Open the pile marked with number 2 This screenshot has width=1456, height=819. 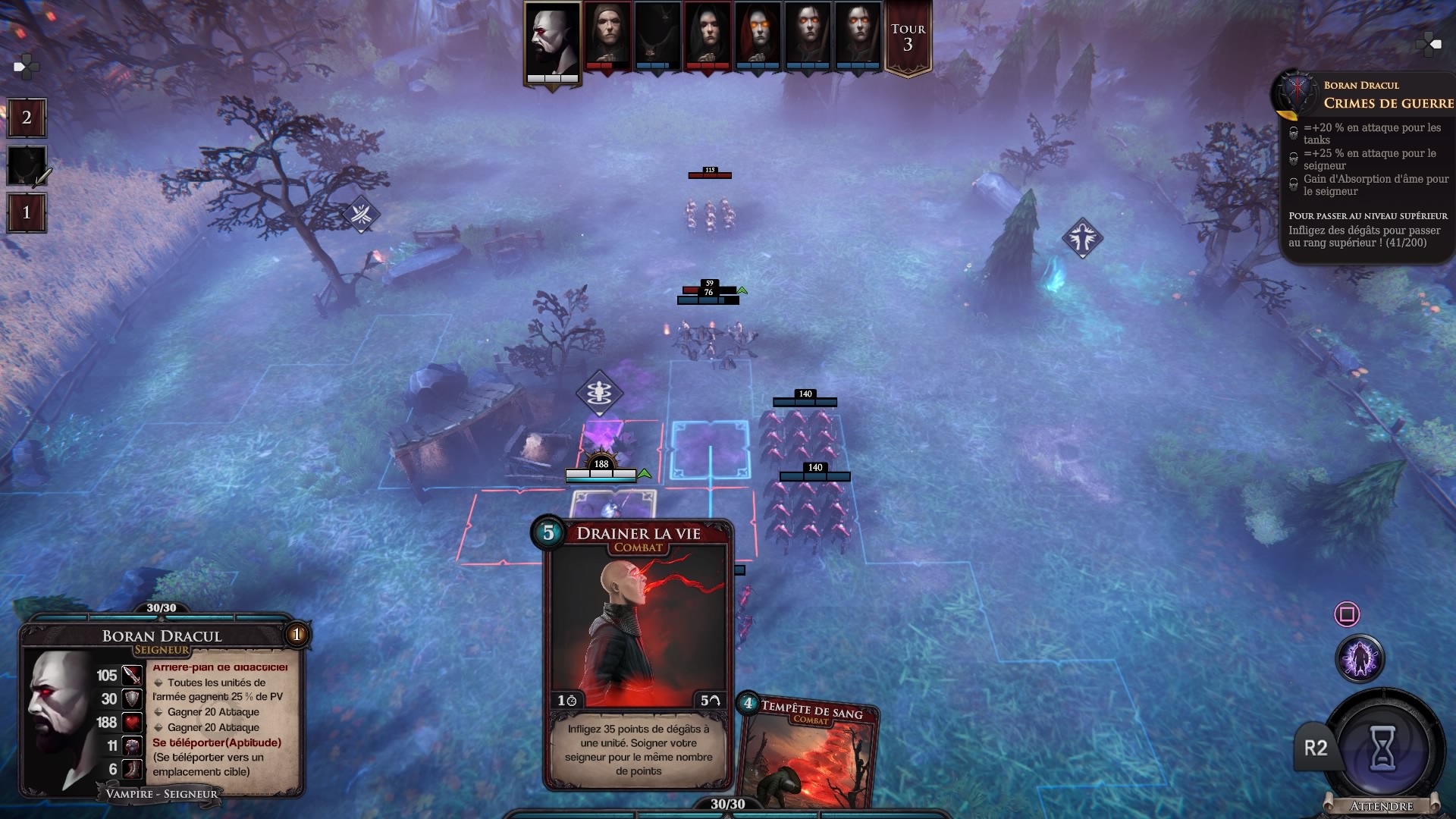point(27,118)
